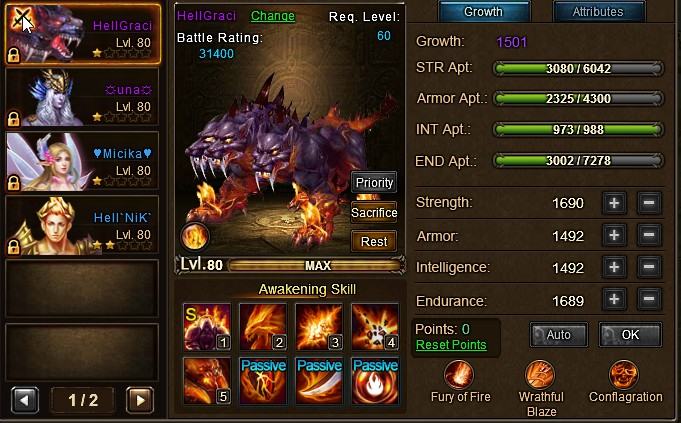
Task: Click the Sacrifice button
Action: tap(374, 212)
